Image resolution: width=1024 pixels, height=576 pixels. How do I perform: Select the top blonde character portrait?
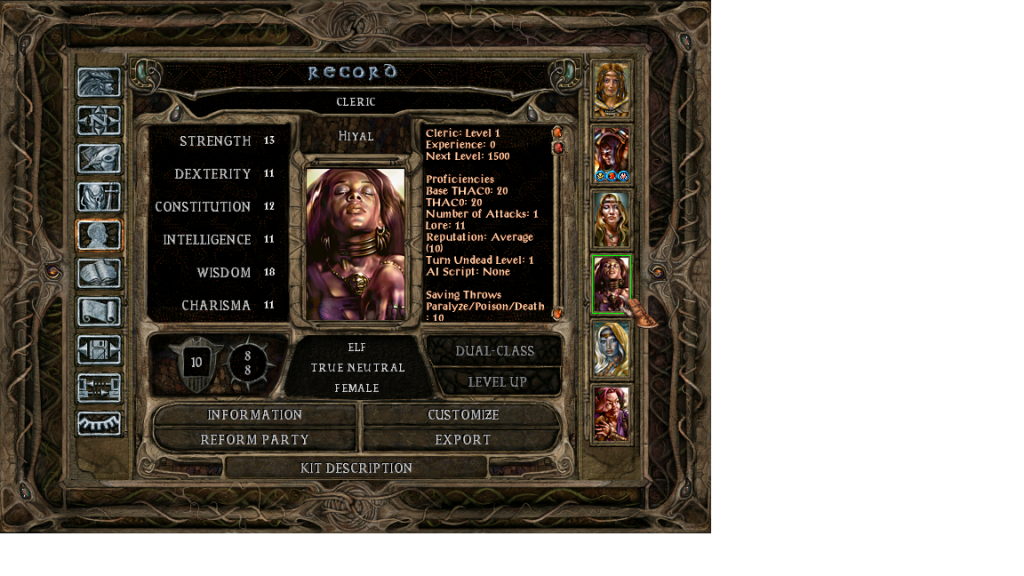click(x=611, y=90)
